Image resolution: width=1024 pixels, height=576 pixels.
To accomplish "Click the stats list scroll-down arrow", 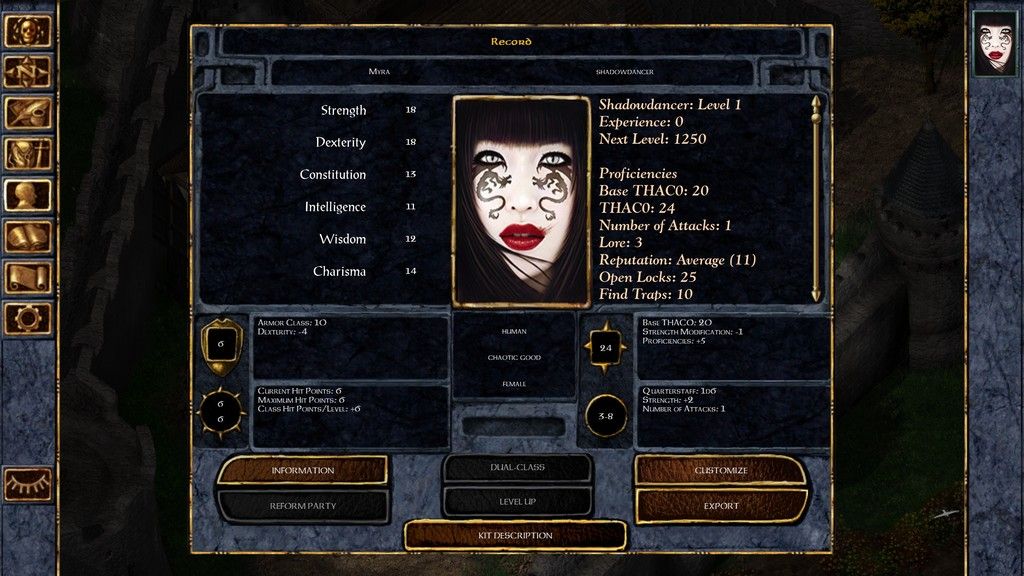I will coord(816,294).
